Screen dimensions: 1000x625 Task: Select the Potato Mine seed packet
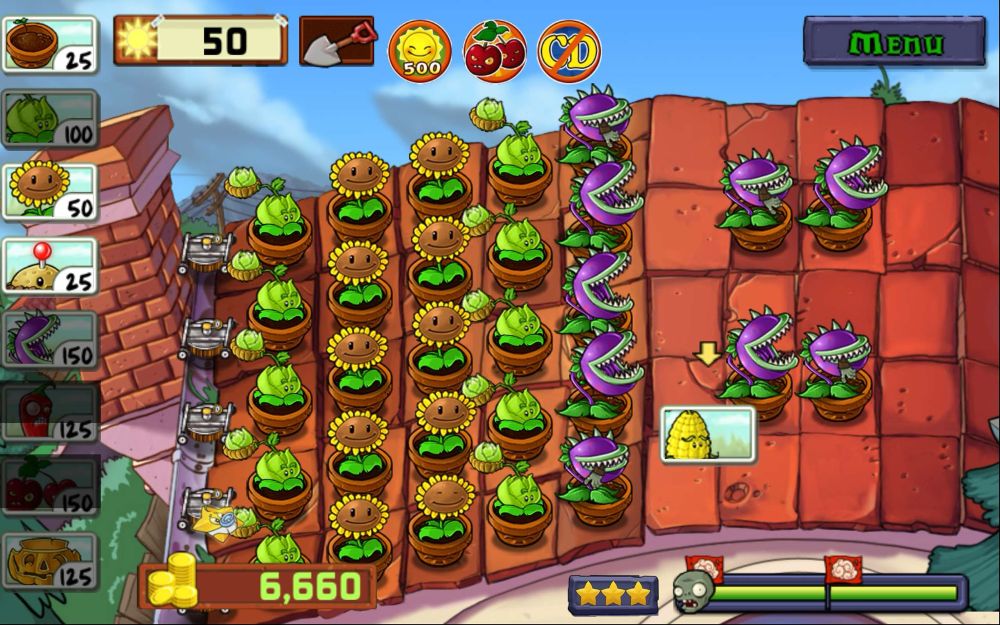(x=50, y=267)
